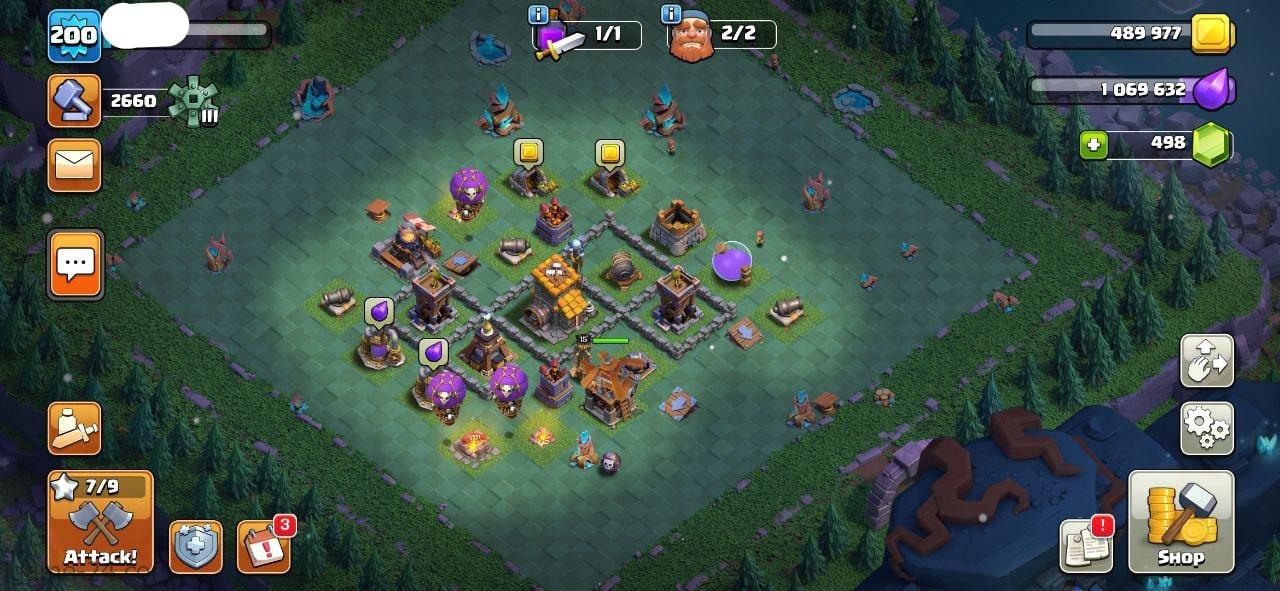Open the chat speech bubble panel
Screen dimensions: 1280x591
pos(75,264)
